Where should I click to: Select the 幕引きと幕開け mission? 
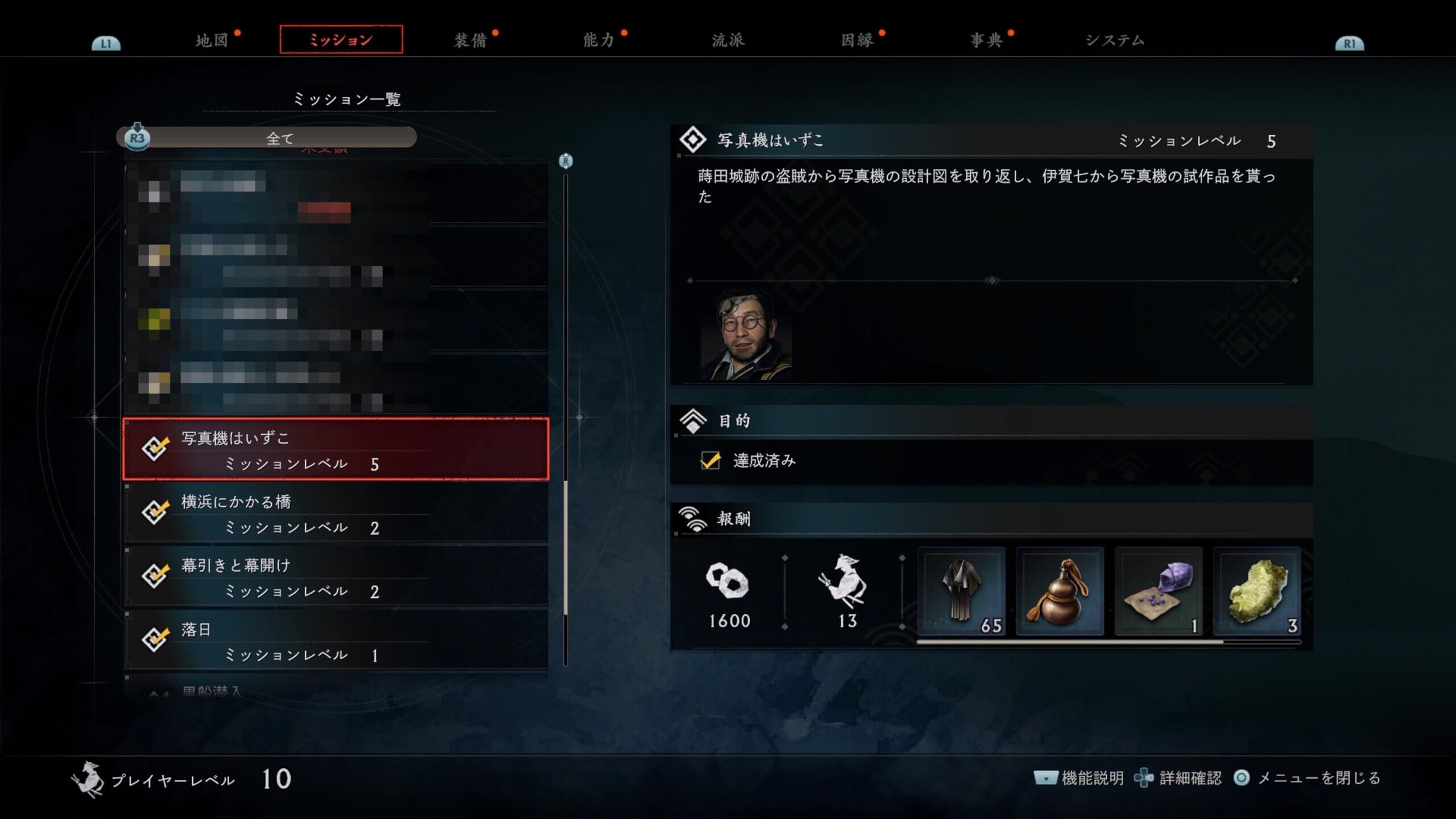click(x=336, y=577)
